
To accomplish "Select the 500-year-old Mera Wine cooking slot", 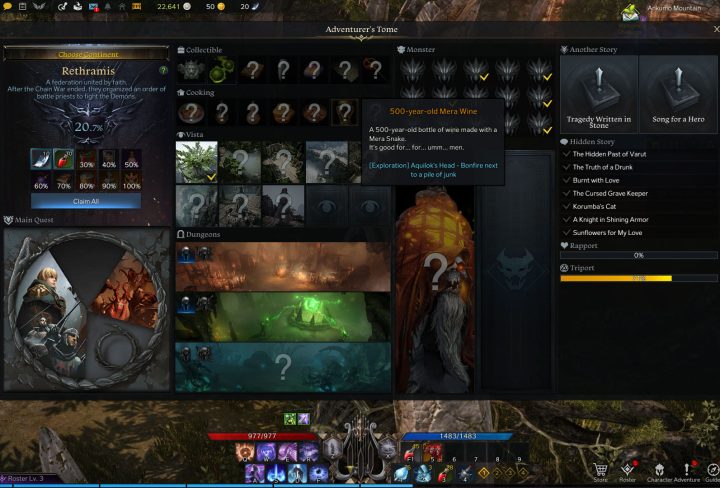I will [x=343, y=112].
